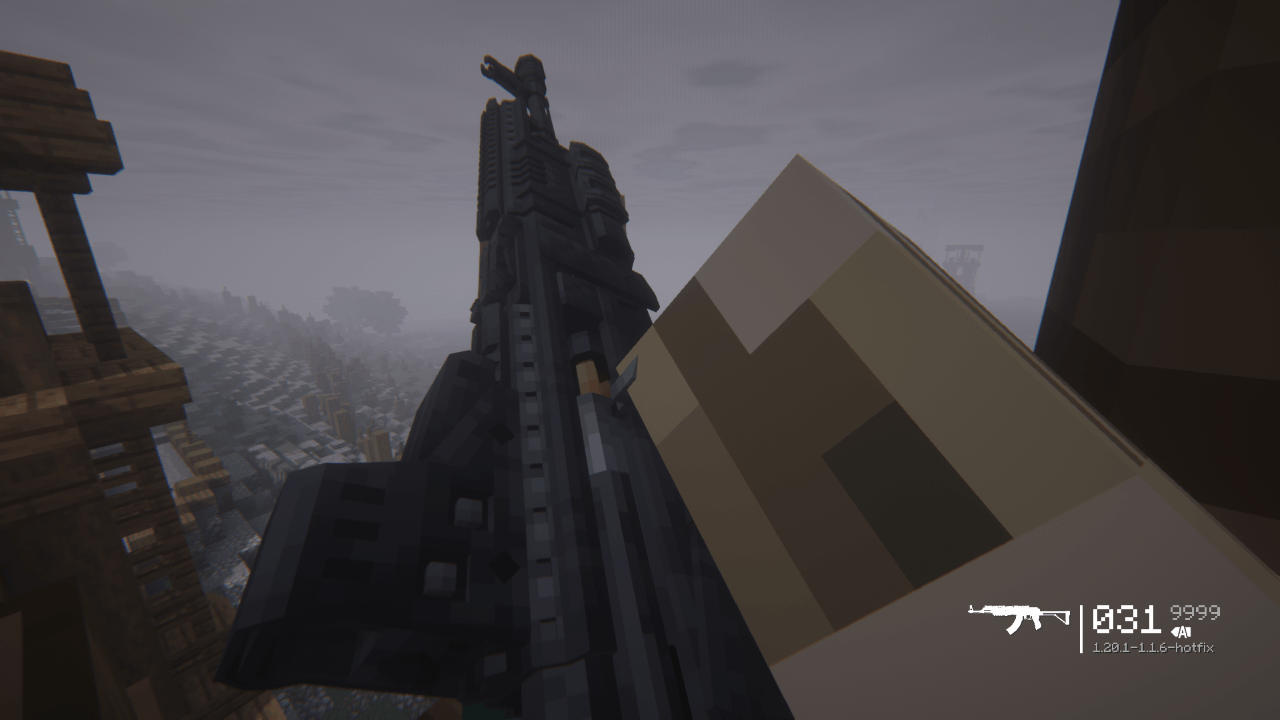Select the automatic fire mode 'A' indicator
The height and width of the screenshot is (720, 1280).
pyautogui.click(x=1183, y=634)
